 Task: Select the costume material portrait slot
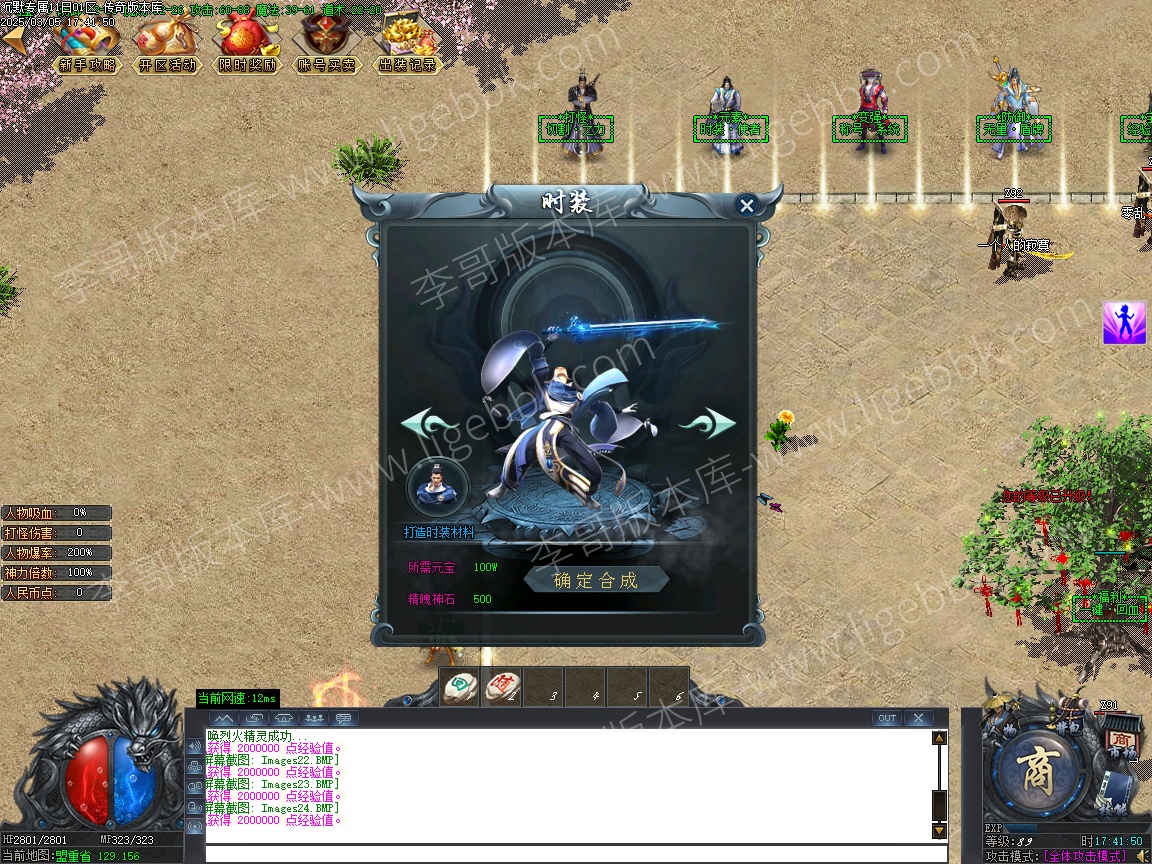tap(437, 485)
